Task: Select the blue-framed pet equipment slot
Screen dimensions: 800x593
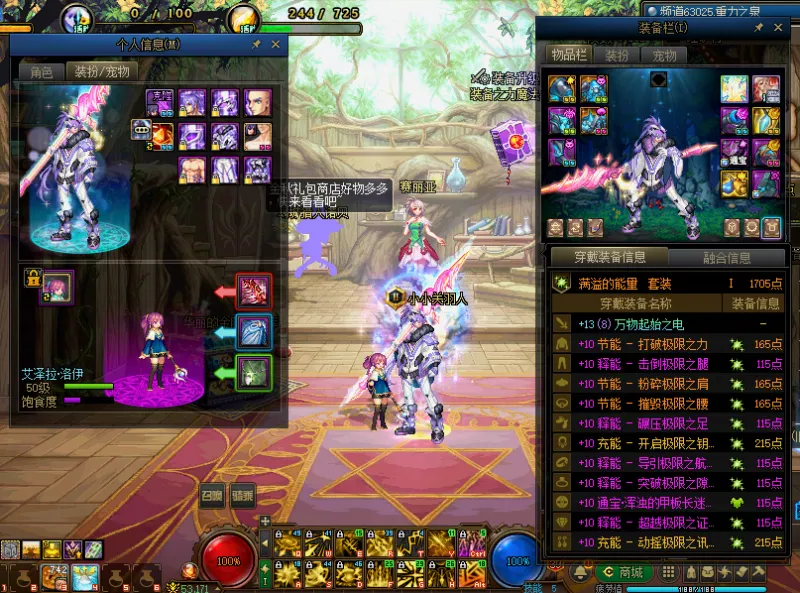Action: pyautogui.click(x=254, y=332)
